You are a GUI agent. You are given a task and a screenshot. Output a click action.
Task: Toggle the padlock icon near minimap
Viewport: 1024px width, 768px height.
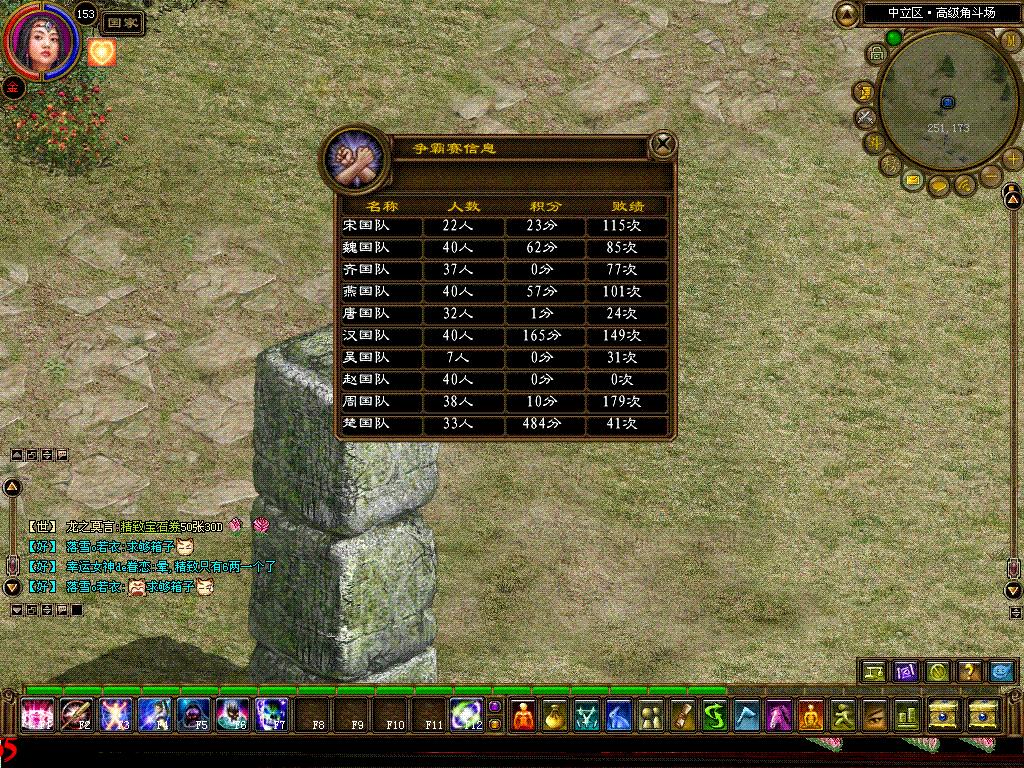tap(875, 52)
